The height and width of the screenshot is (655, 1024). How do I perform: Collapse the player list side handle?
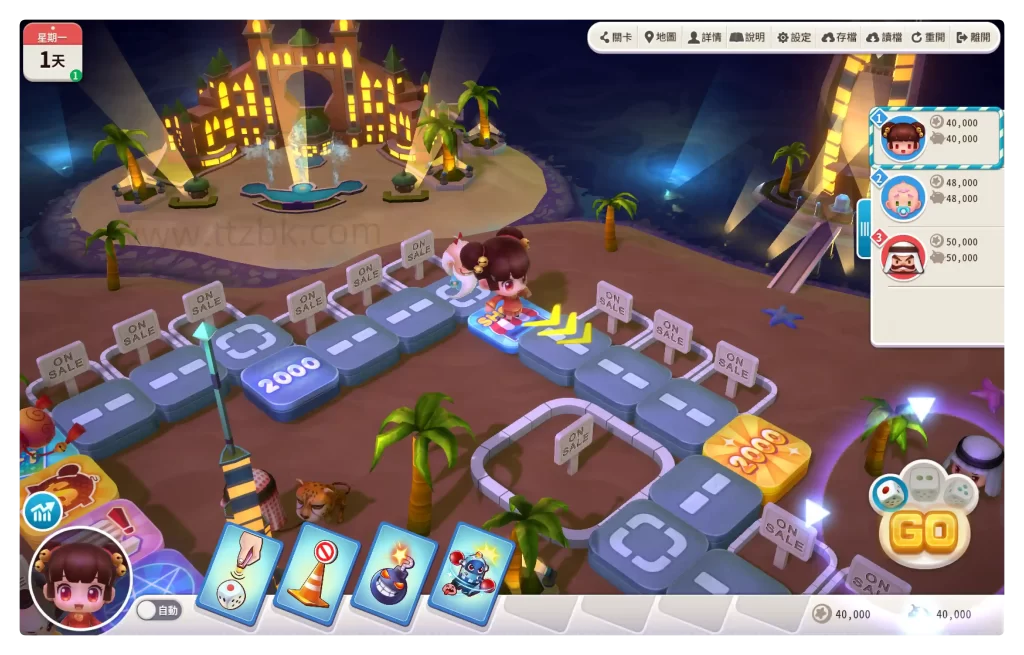(864, 229)
